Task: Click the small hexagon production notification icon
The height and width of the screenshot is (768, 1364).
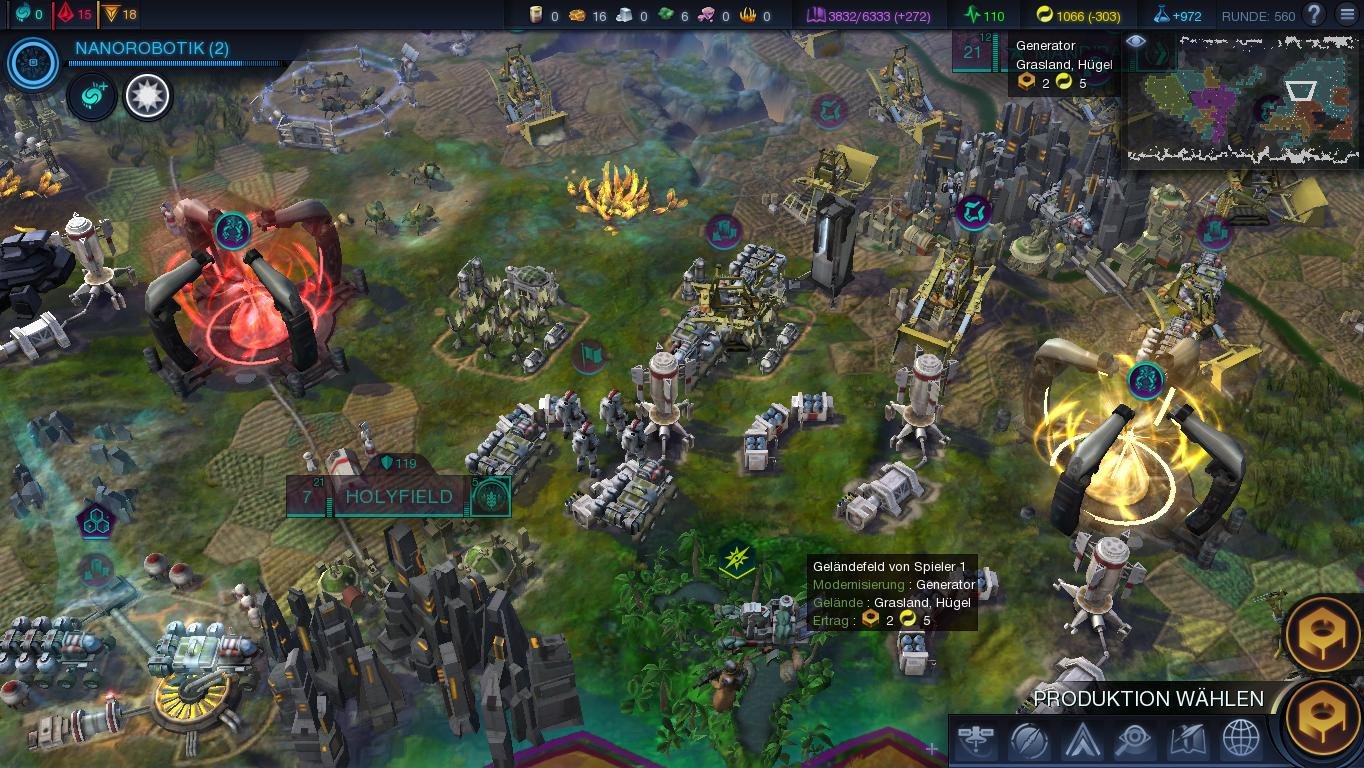Action: (x=1322, y=632)
